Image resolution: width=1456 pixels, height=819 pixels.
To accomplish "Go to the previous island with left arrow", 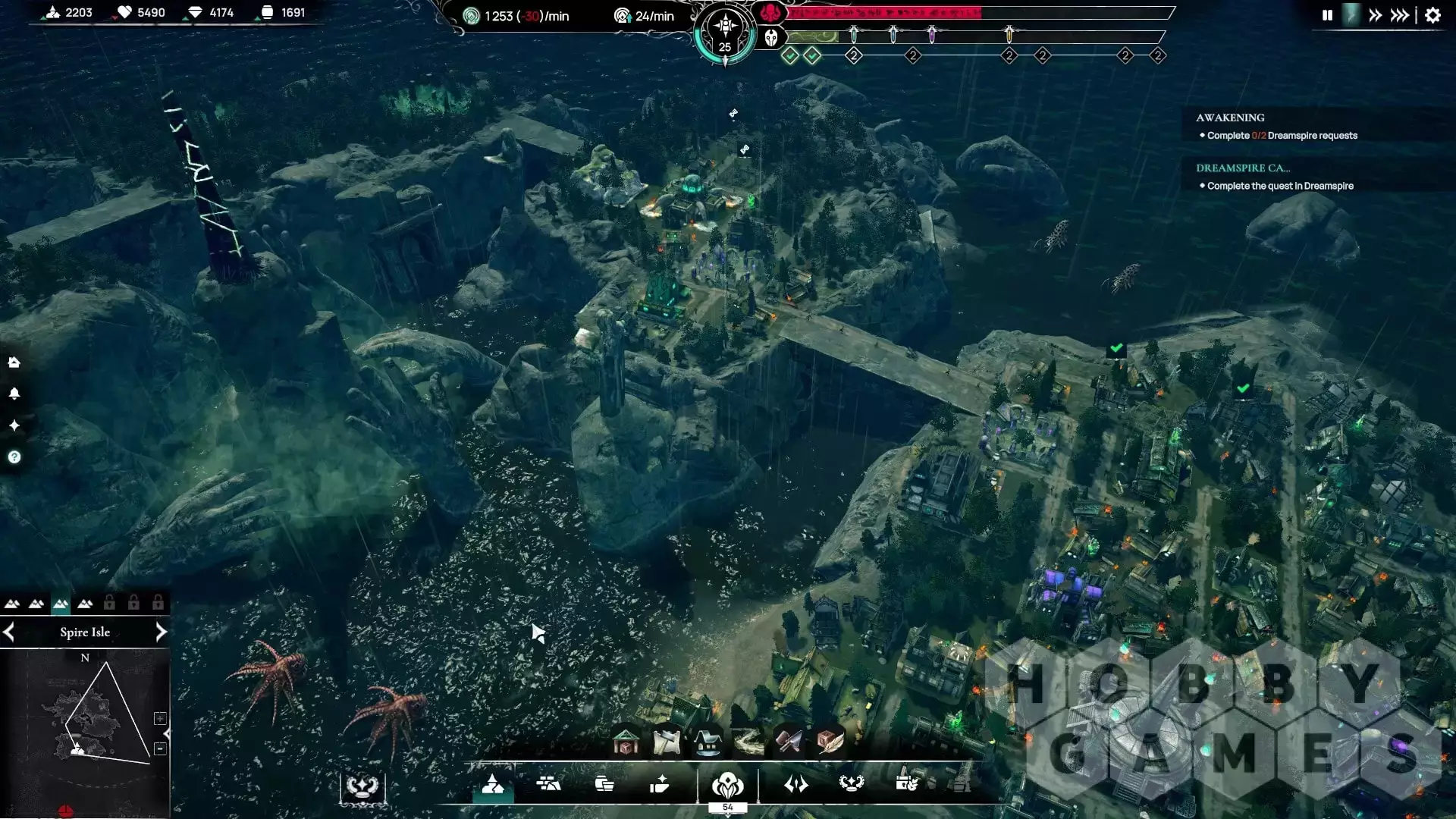I will (9, 632).
